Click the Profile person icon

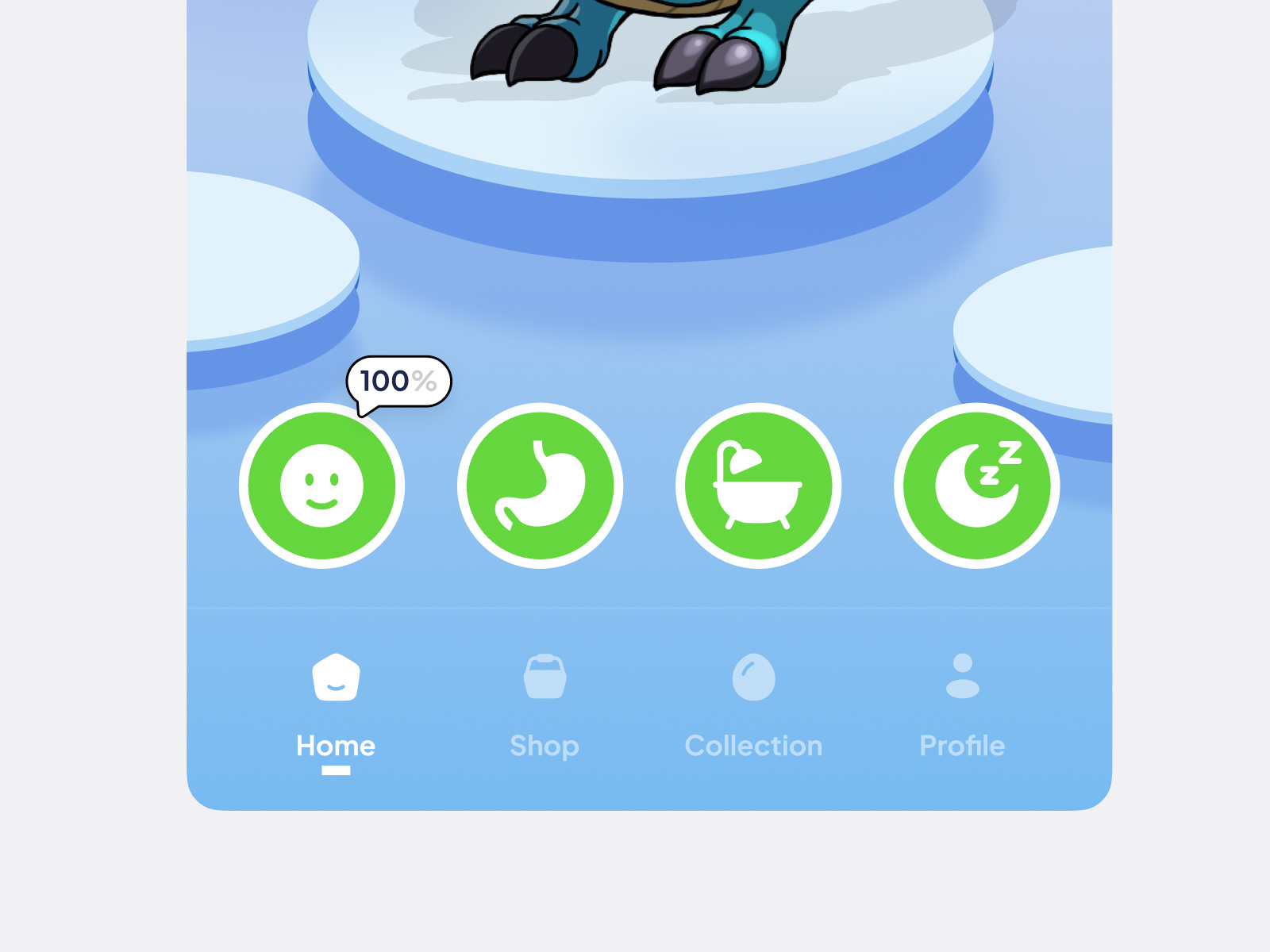click(x=962, y=676)
